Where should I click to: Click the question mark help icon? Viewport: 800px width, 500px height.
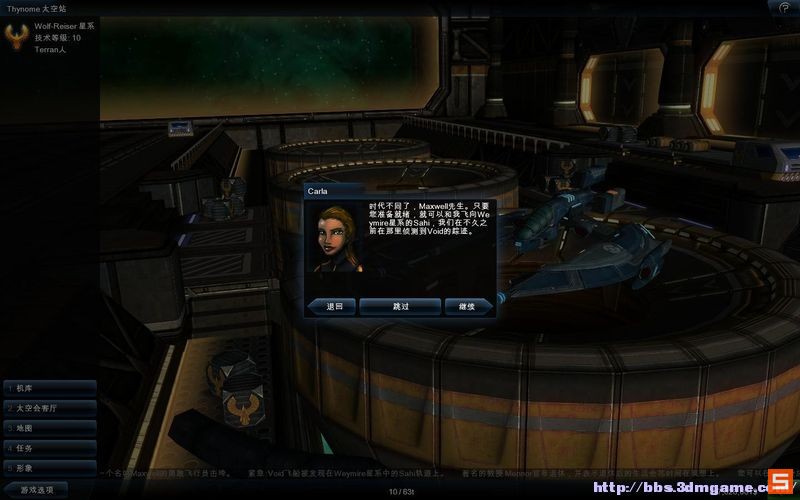tap(784, 7)
